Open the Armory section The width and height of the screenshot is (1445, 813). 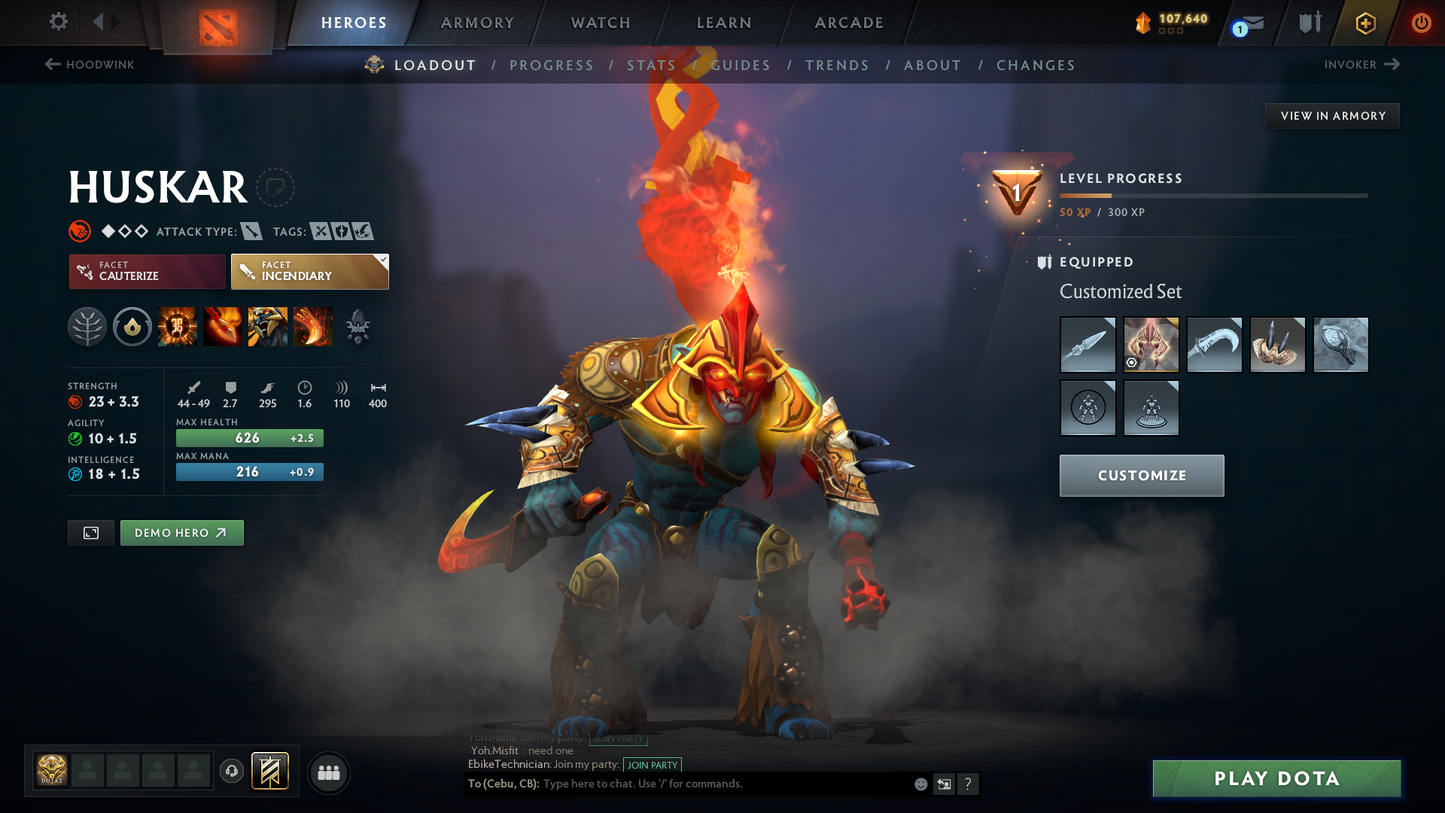pyautogui.click(x=477, y=22)
